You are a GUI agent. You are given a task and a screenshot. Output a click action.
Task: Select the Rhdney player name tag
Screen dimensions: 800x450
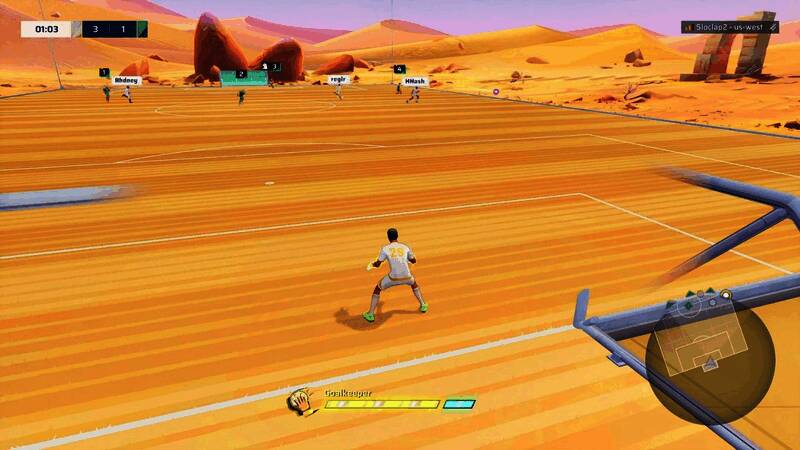pos(126,80)
